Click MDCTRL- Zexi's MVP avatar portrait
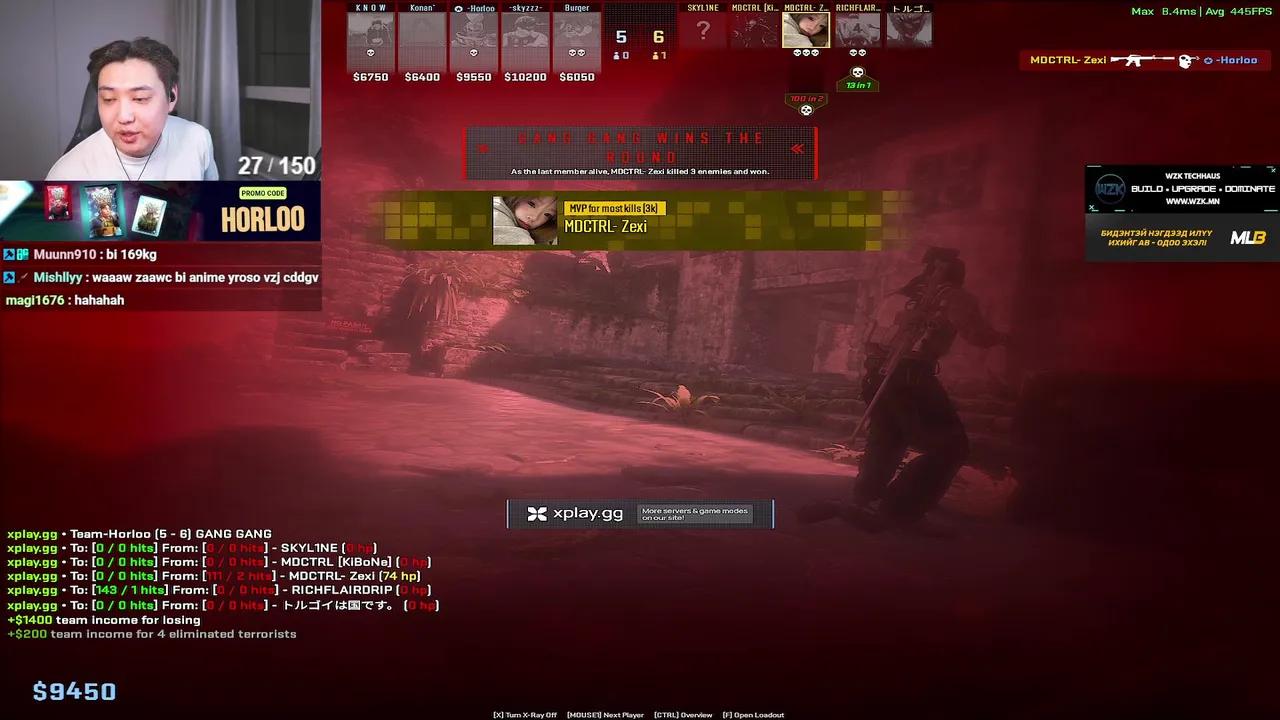 point(523,220)
